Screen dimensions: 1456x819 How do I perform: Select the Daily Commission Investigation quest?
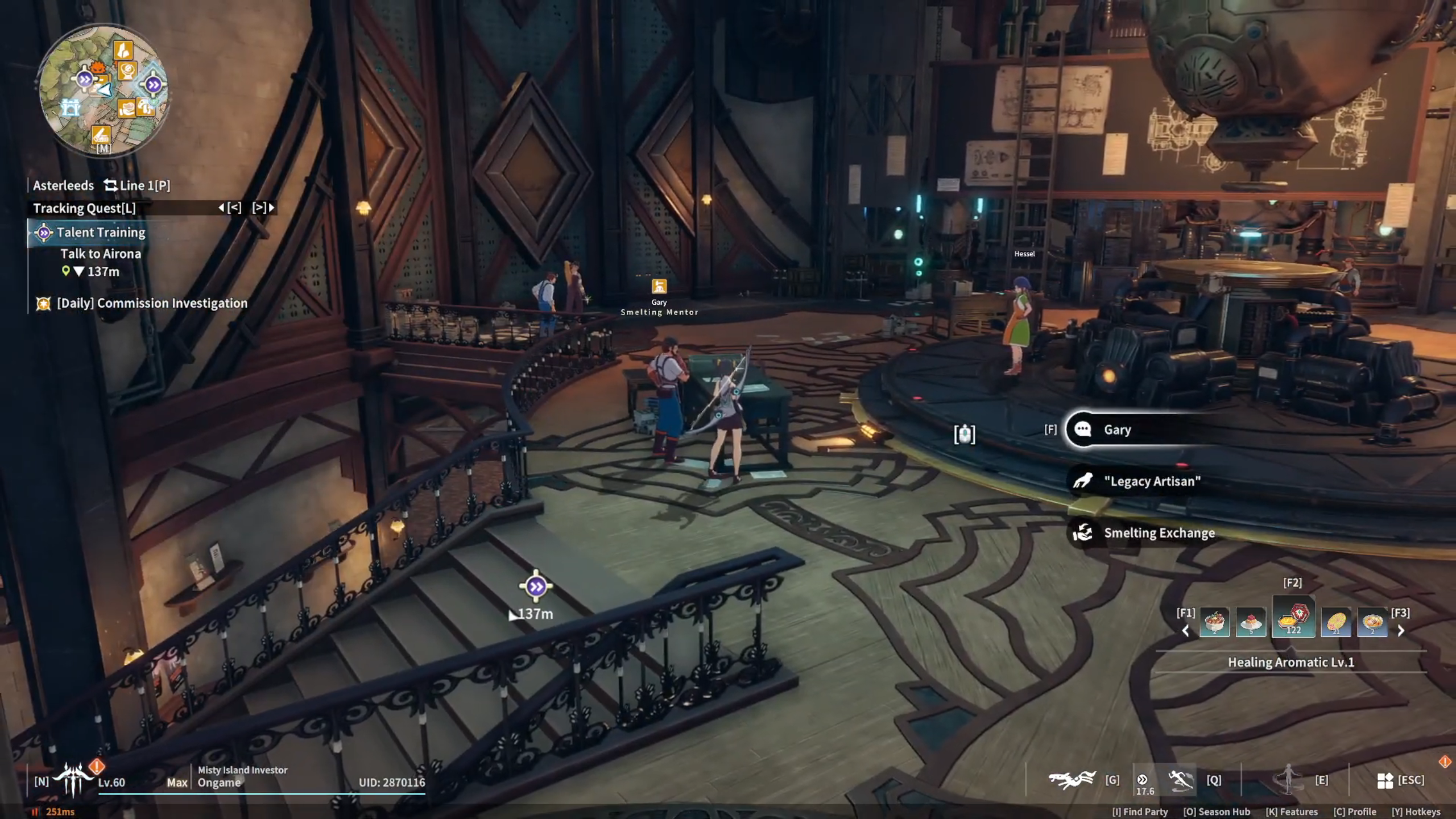click(152, 303)
